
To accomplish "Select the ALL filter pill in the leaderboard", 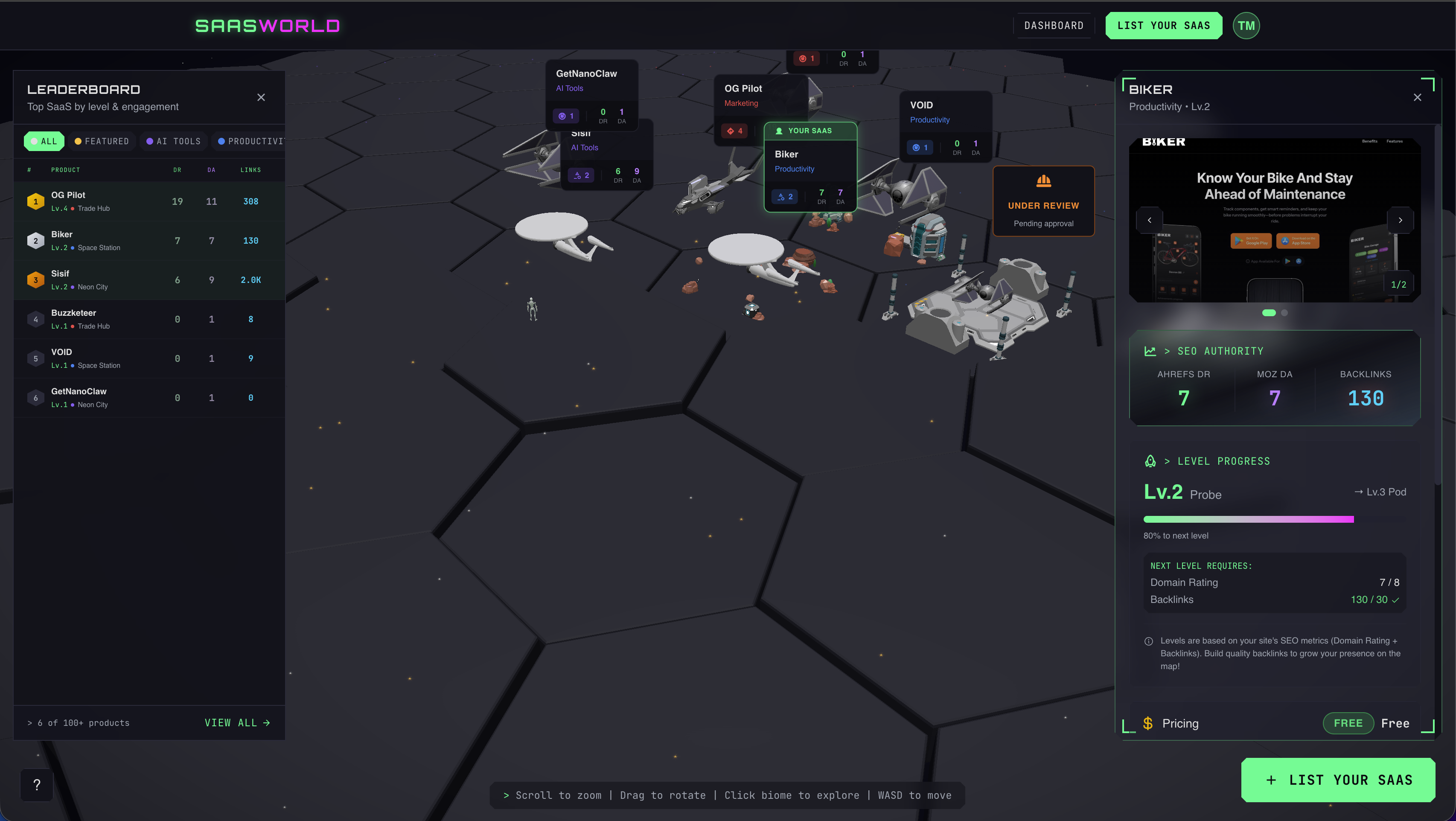I will click(x=44, y=141).
